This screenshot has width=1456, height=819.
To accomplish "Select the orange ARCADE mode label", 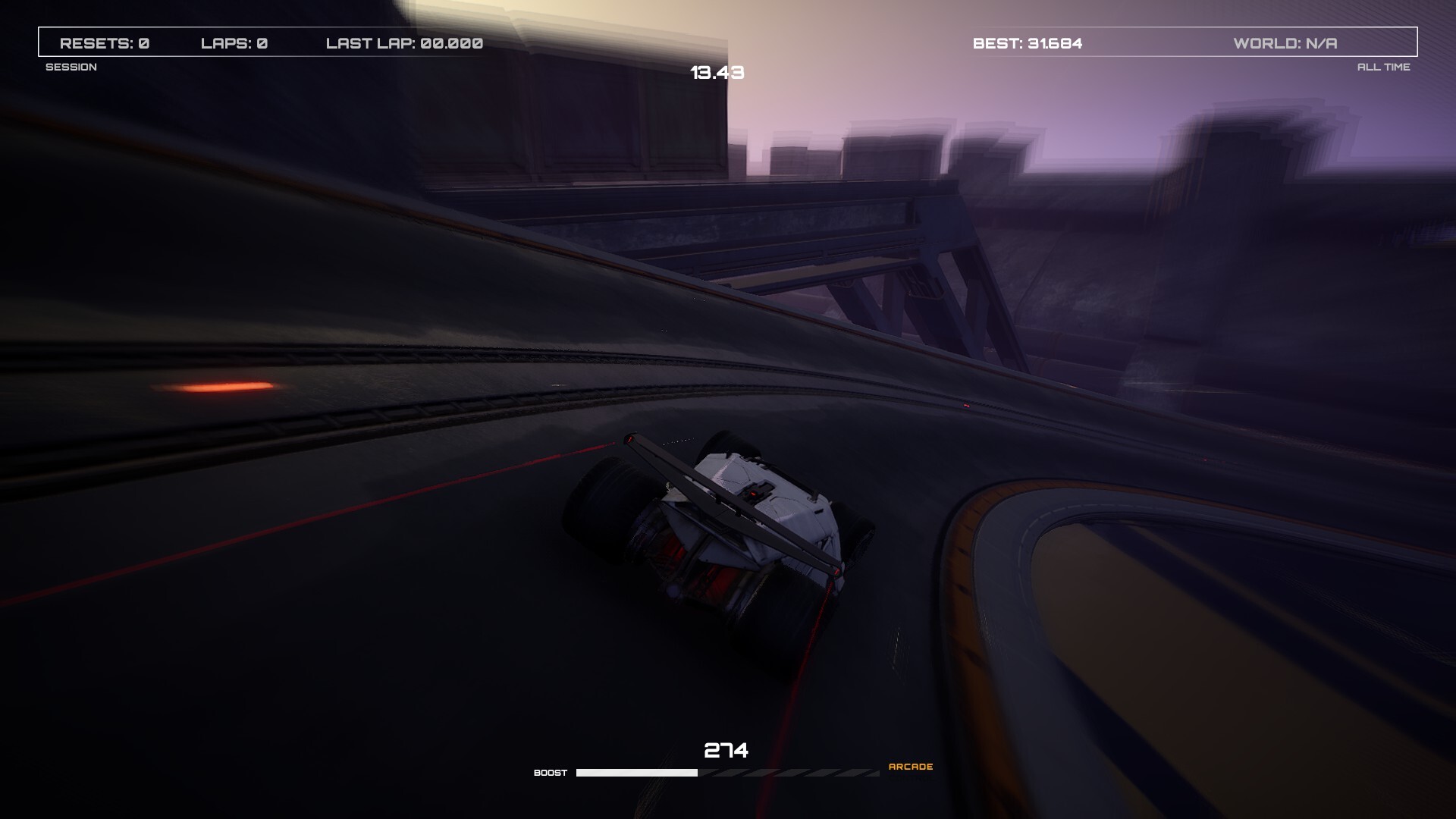I will click(911, 767).
